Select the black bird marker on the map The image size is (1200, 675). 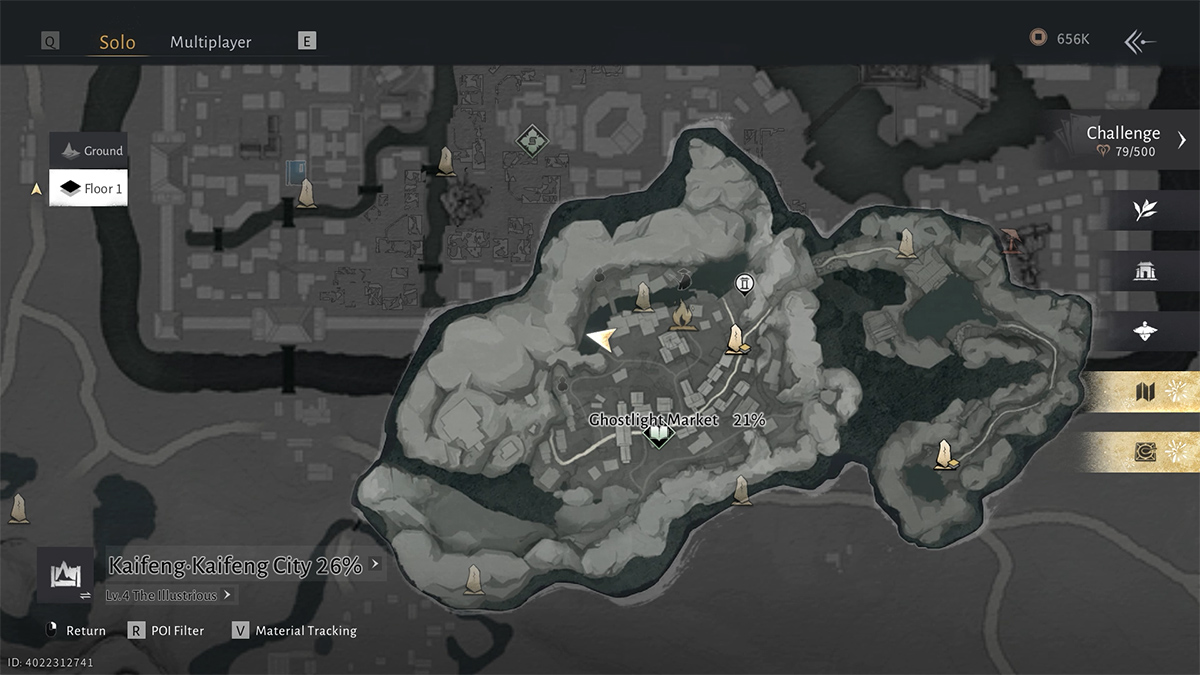point(685,278)
